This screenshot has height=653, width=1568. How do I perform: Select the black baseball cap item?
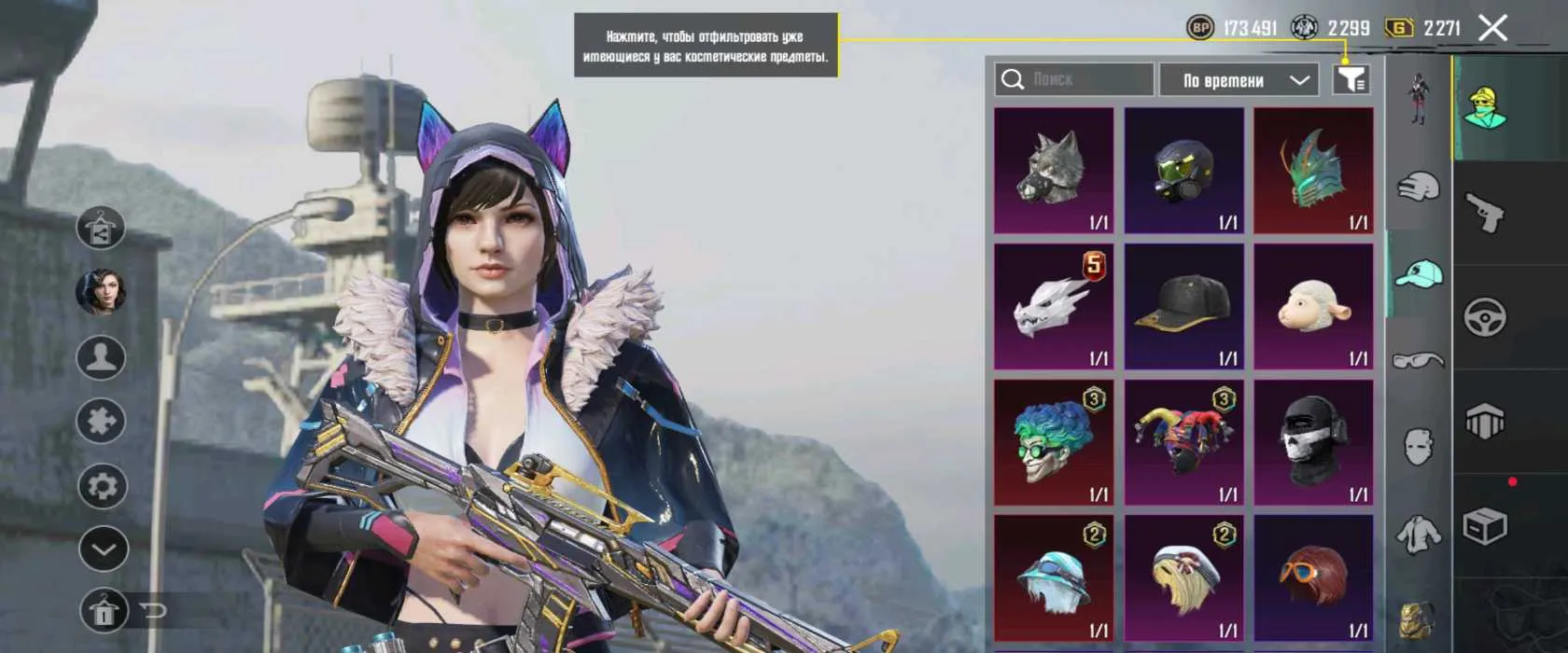1183,306
